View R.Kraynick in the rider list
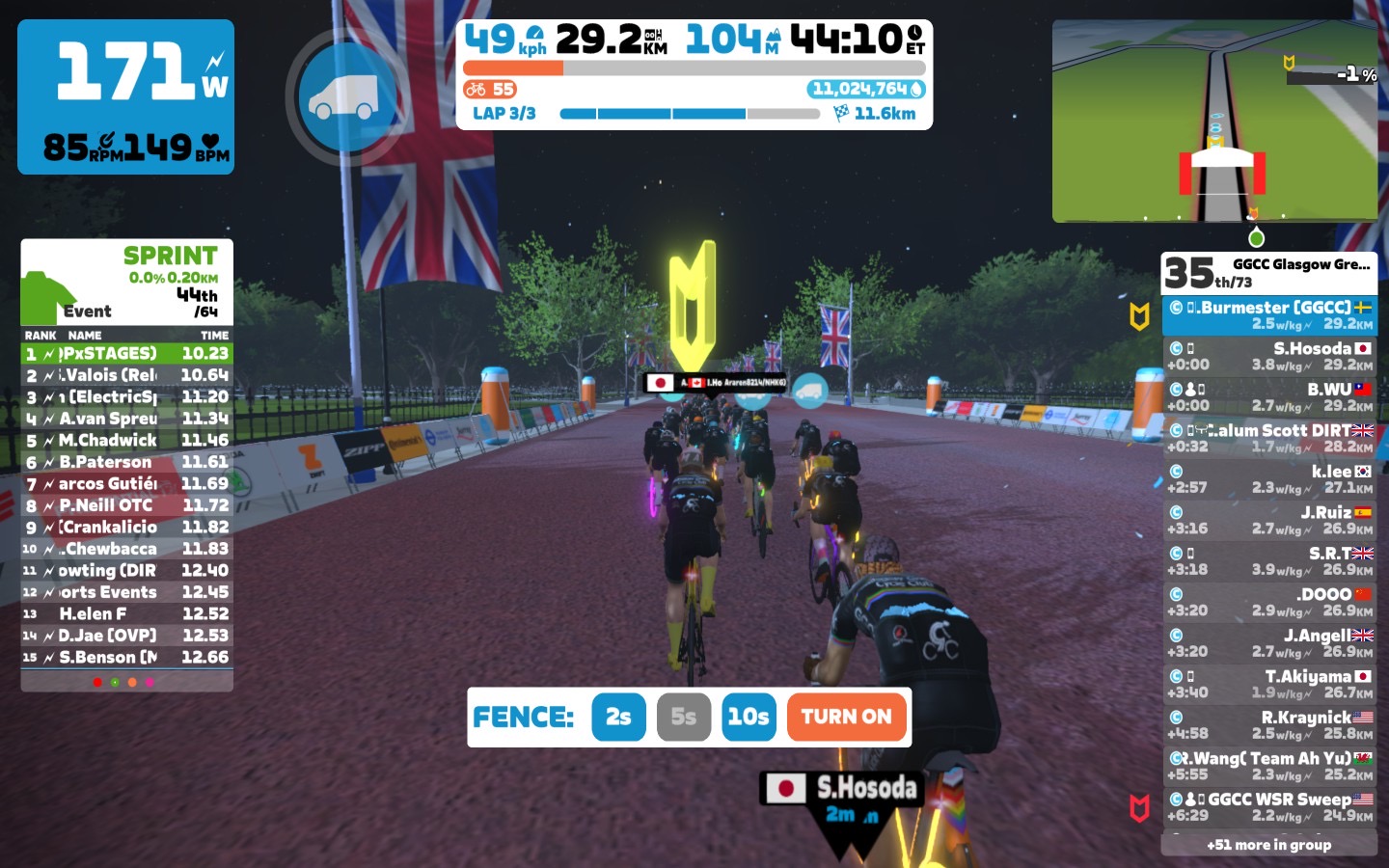Viewport: 1389px width, 868px height. click(1268, 724)
